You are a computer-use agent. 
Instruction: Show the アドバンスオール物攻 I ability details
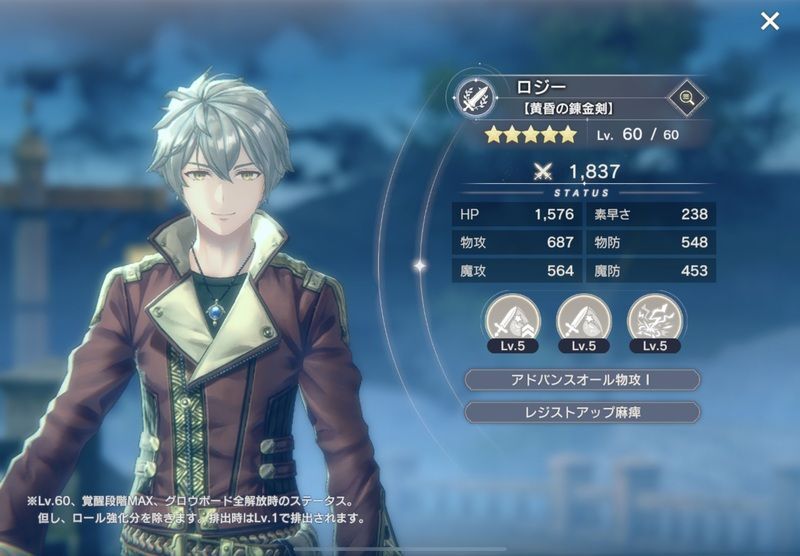583,380
